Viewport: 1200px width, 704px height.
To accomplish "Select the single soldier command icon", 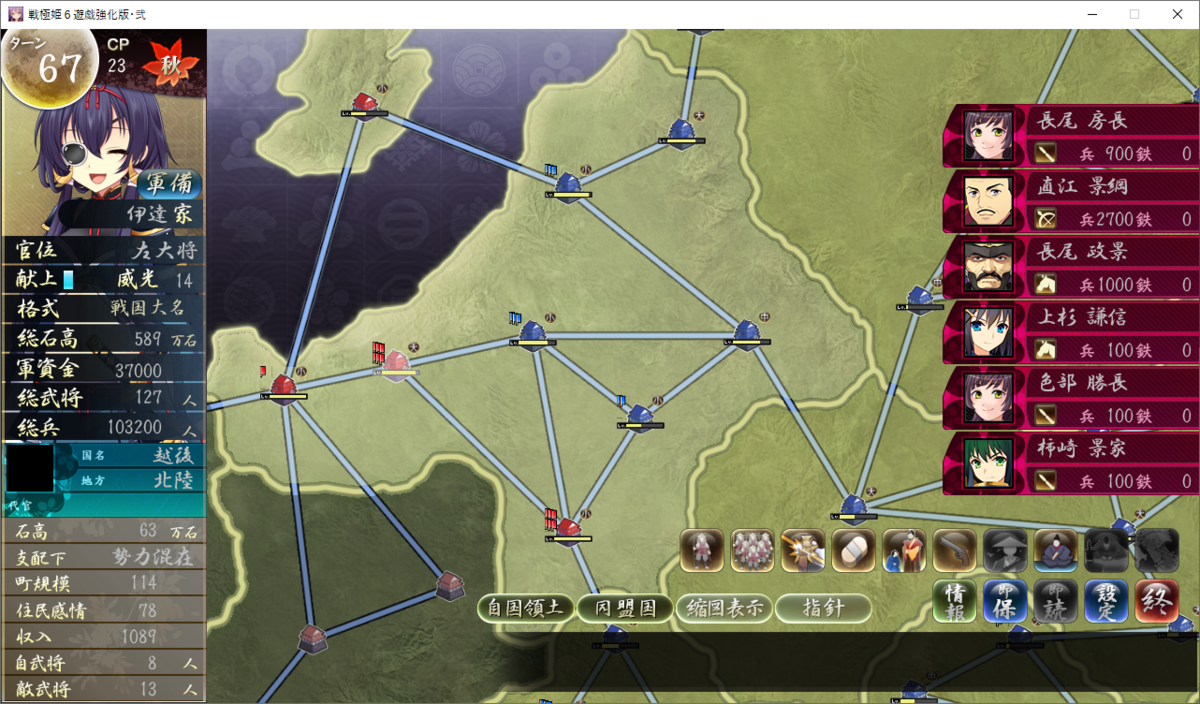I will coord(701,550).
